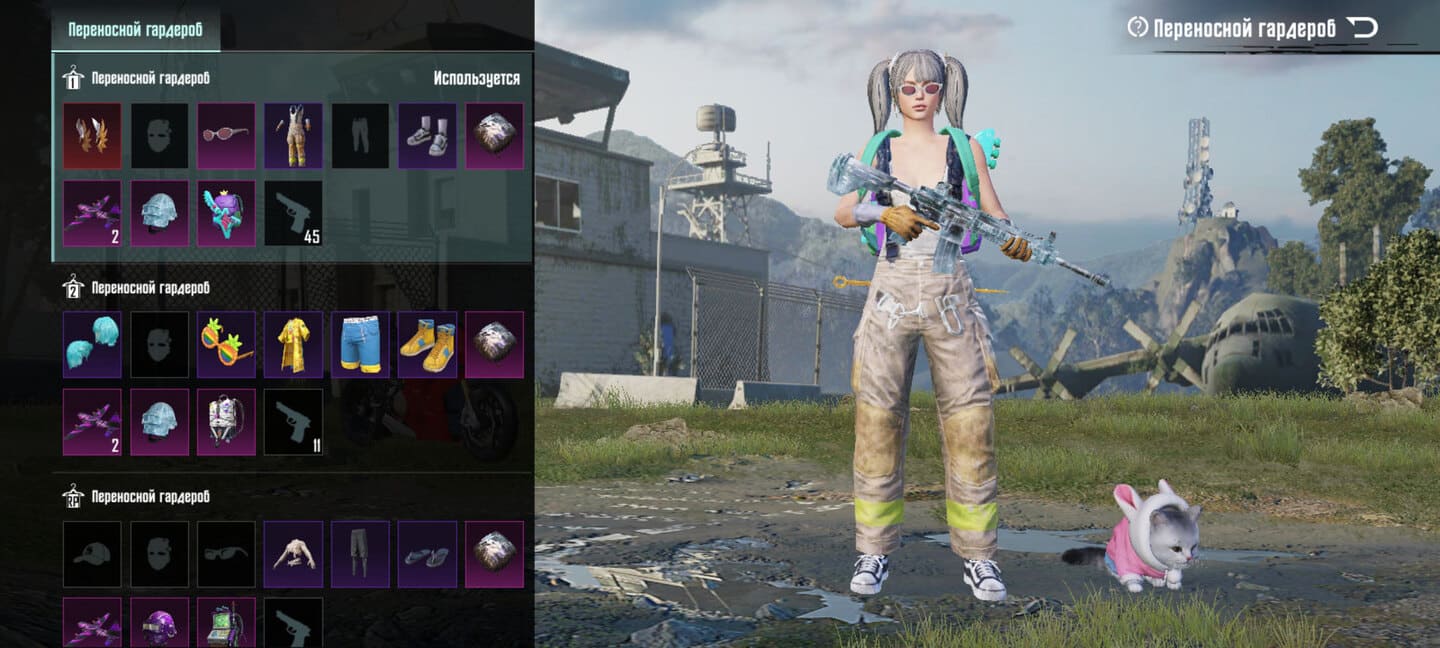Open the pistol slot showing 11
1440x648 pixels.
point(293,422)
